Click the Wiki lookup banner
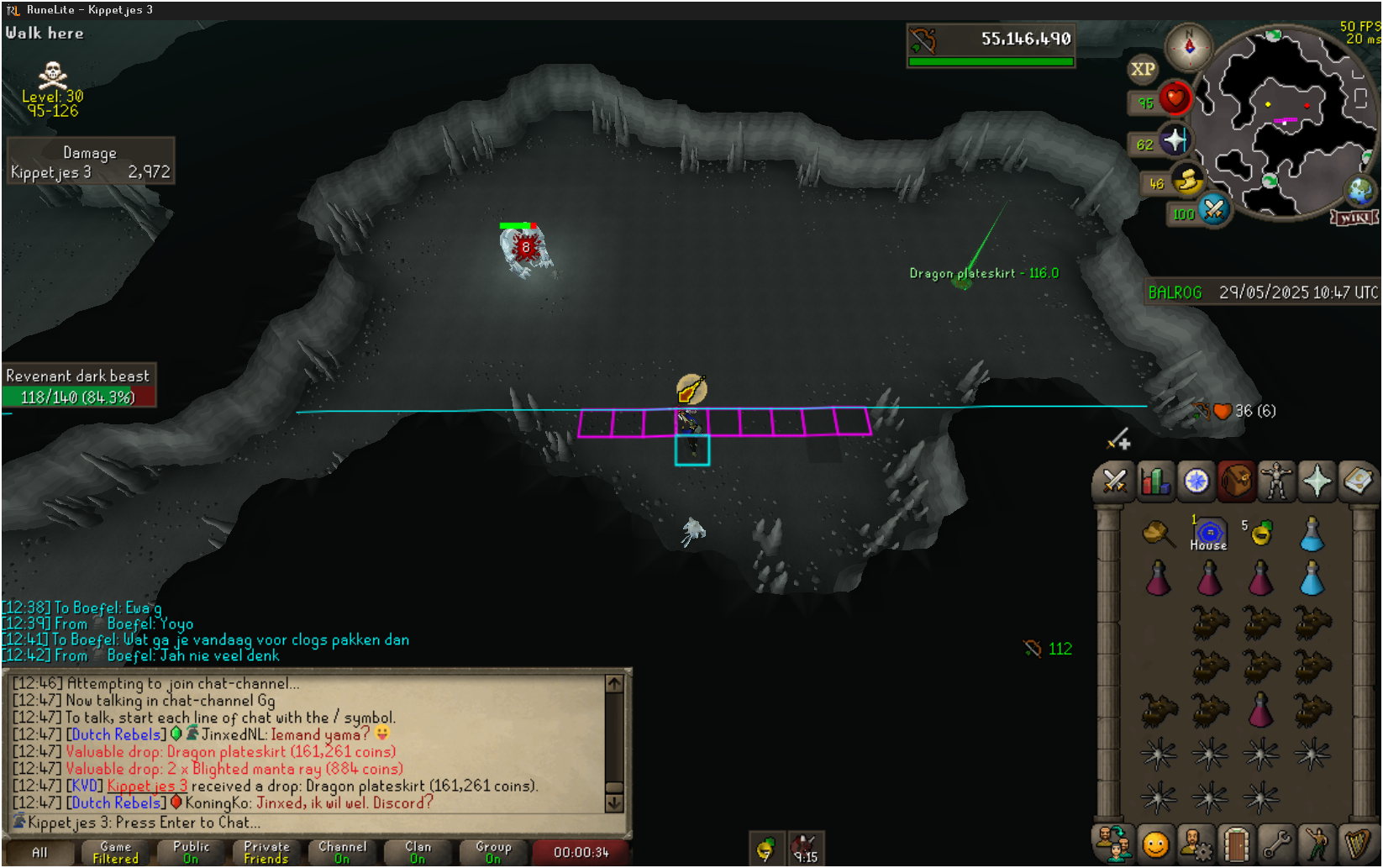The height and width of the screenshot is (868, 1383). point(1354,218)
